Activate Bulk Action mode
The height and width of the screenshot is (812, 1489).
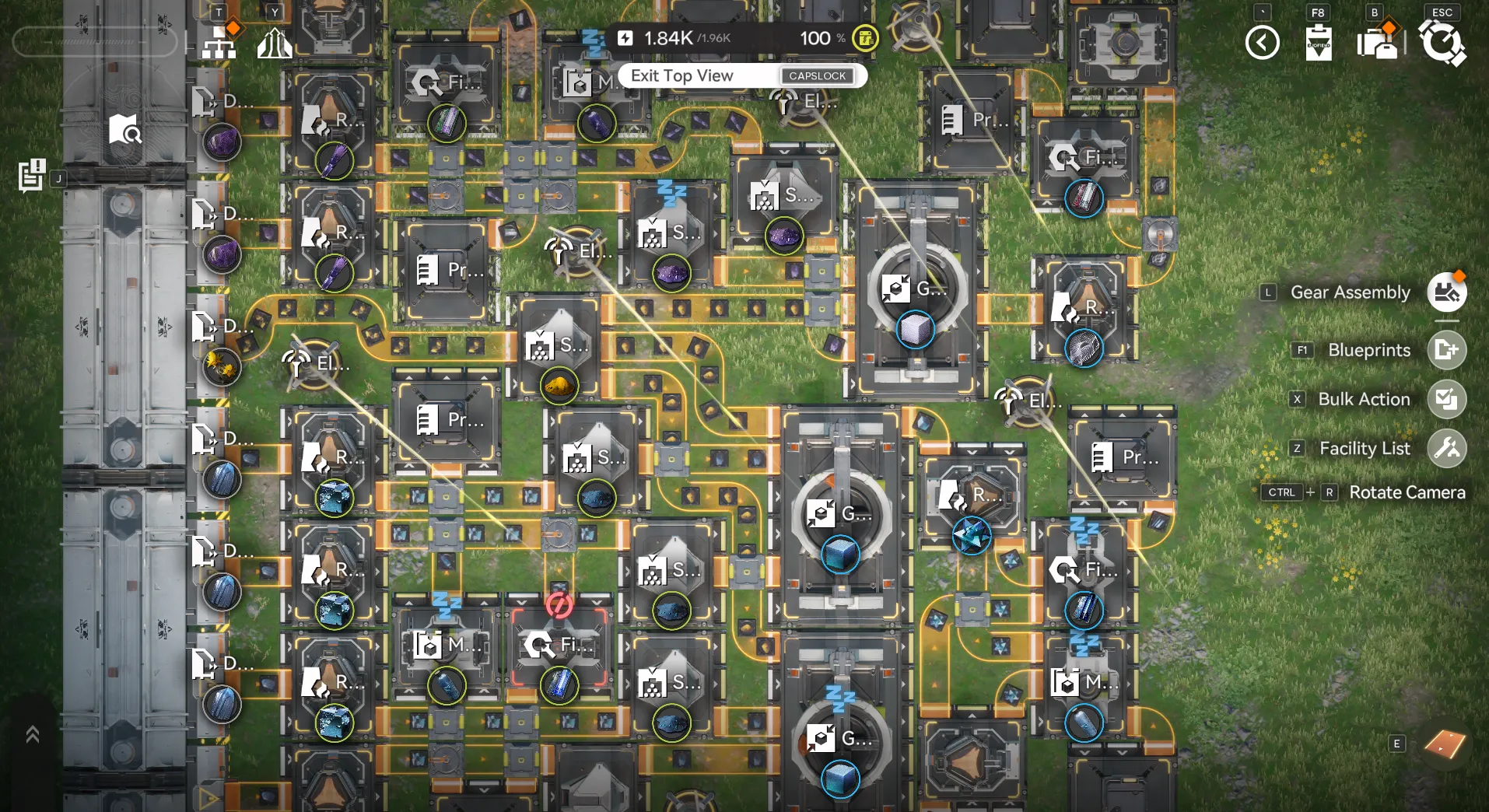coord(1446,400)
